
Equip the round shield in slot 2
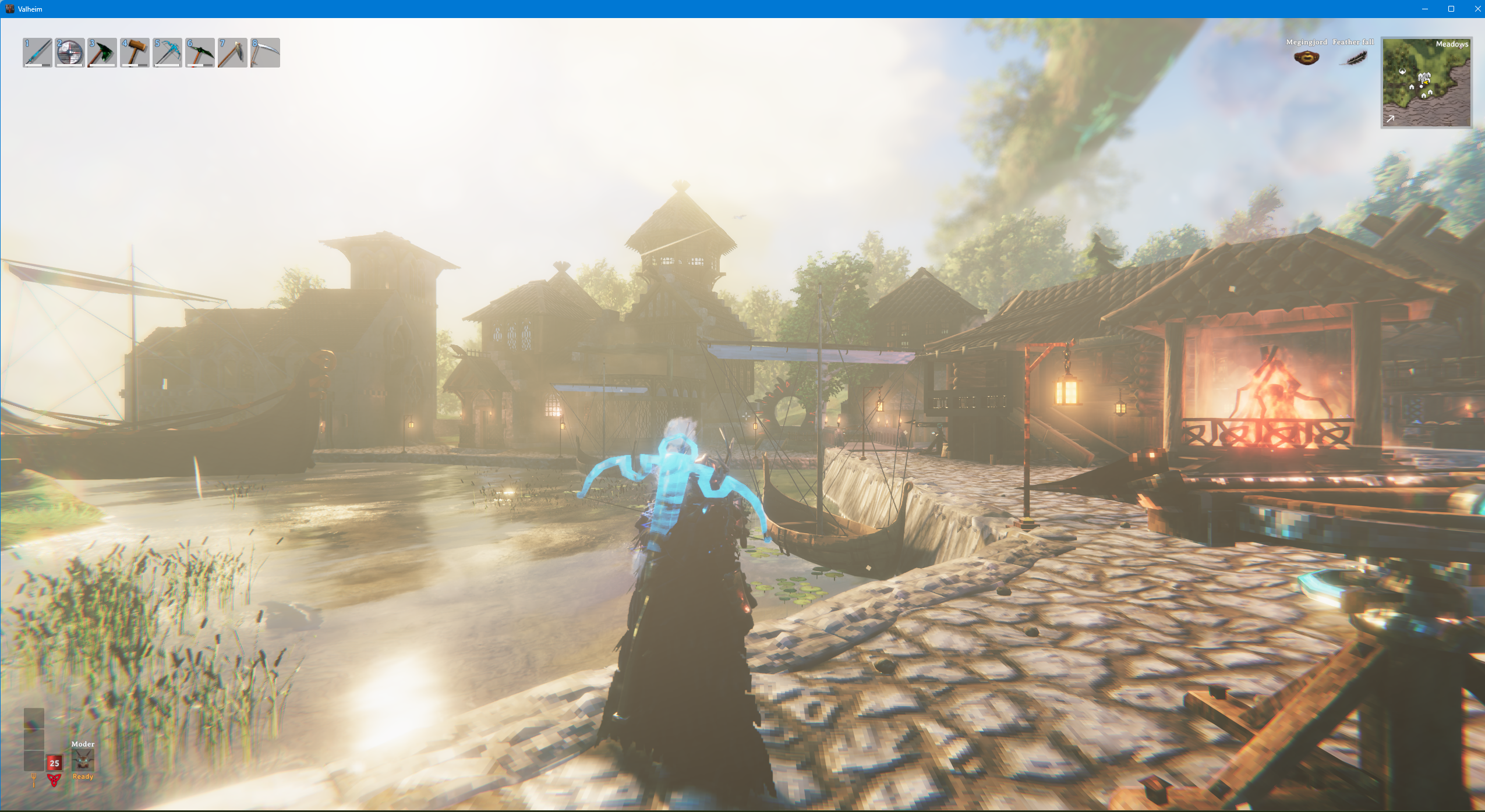70,53
